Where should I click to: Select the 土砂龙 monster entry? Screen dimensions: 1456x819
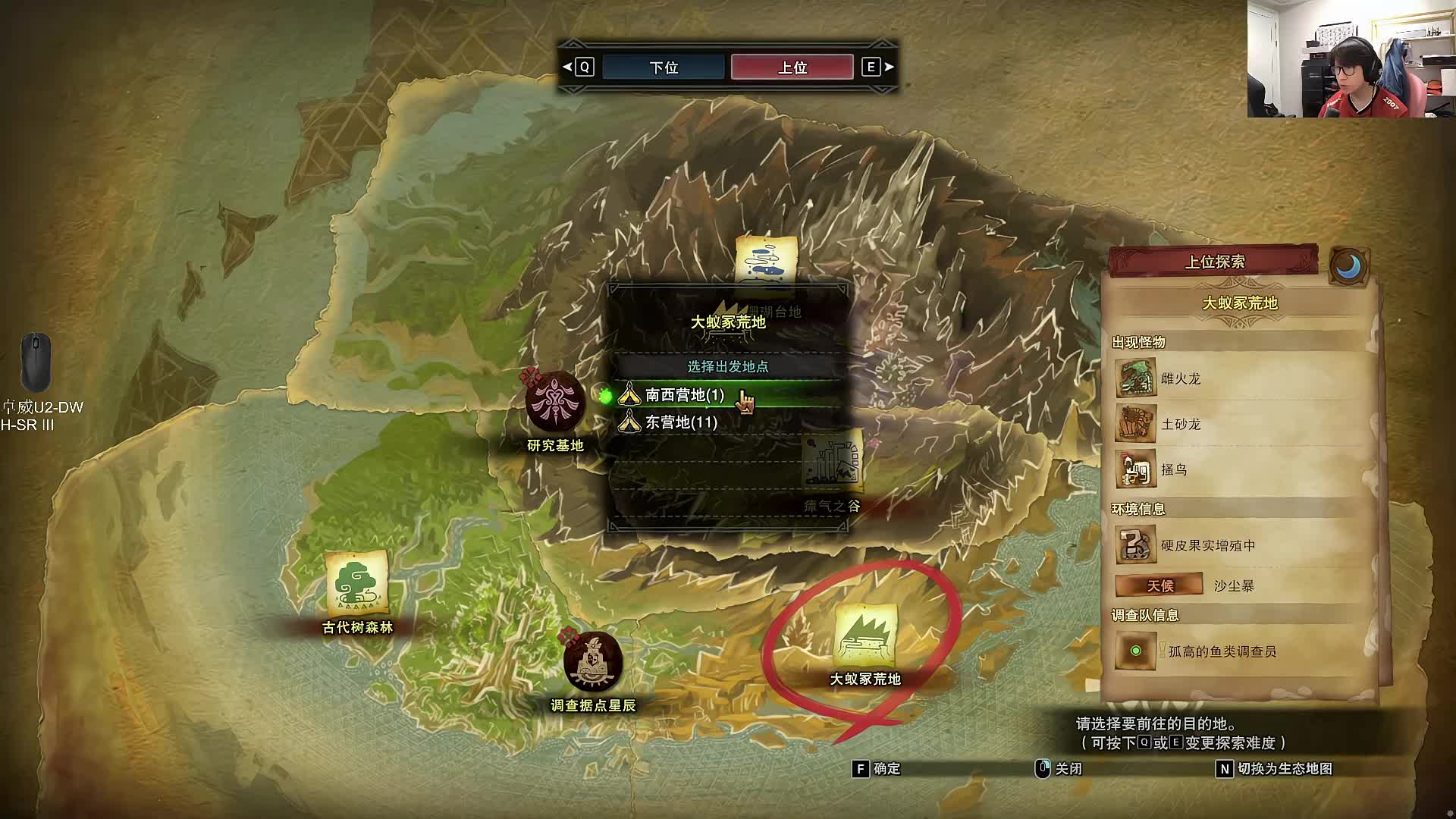(x=1180, y=424)
